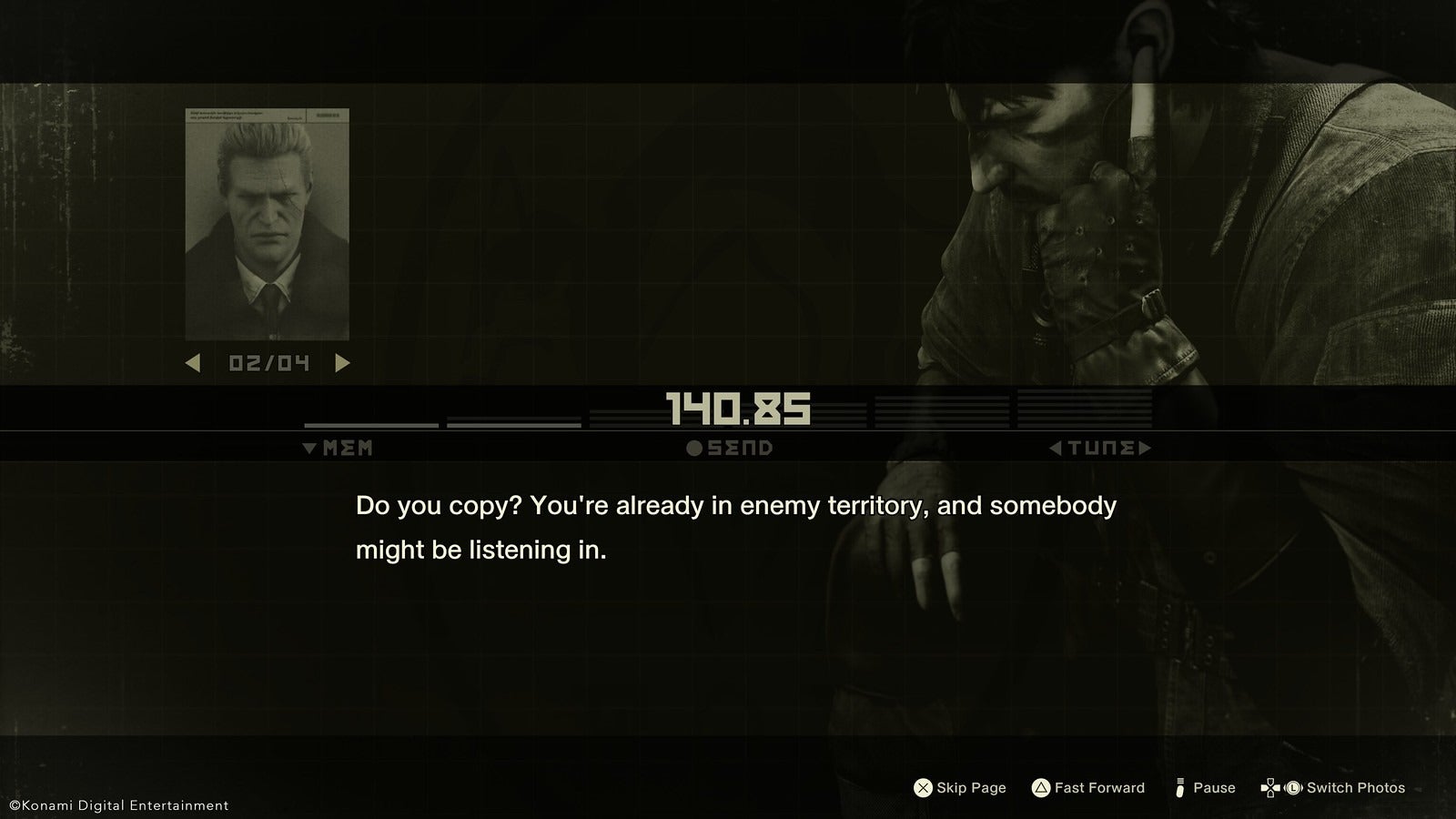Click the right arrow beside photo counter 02/04

342,364
